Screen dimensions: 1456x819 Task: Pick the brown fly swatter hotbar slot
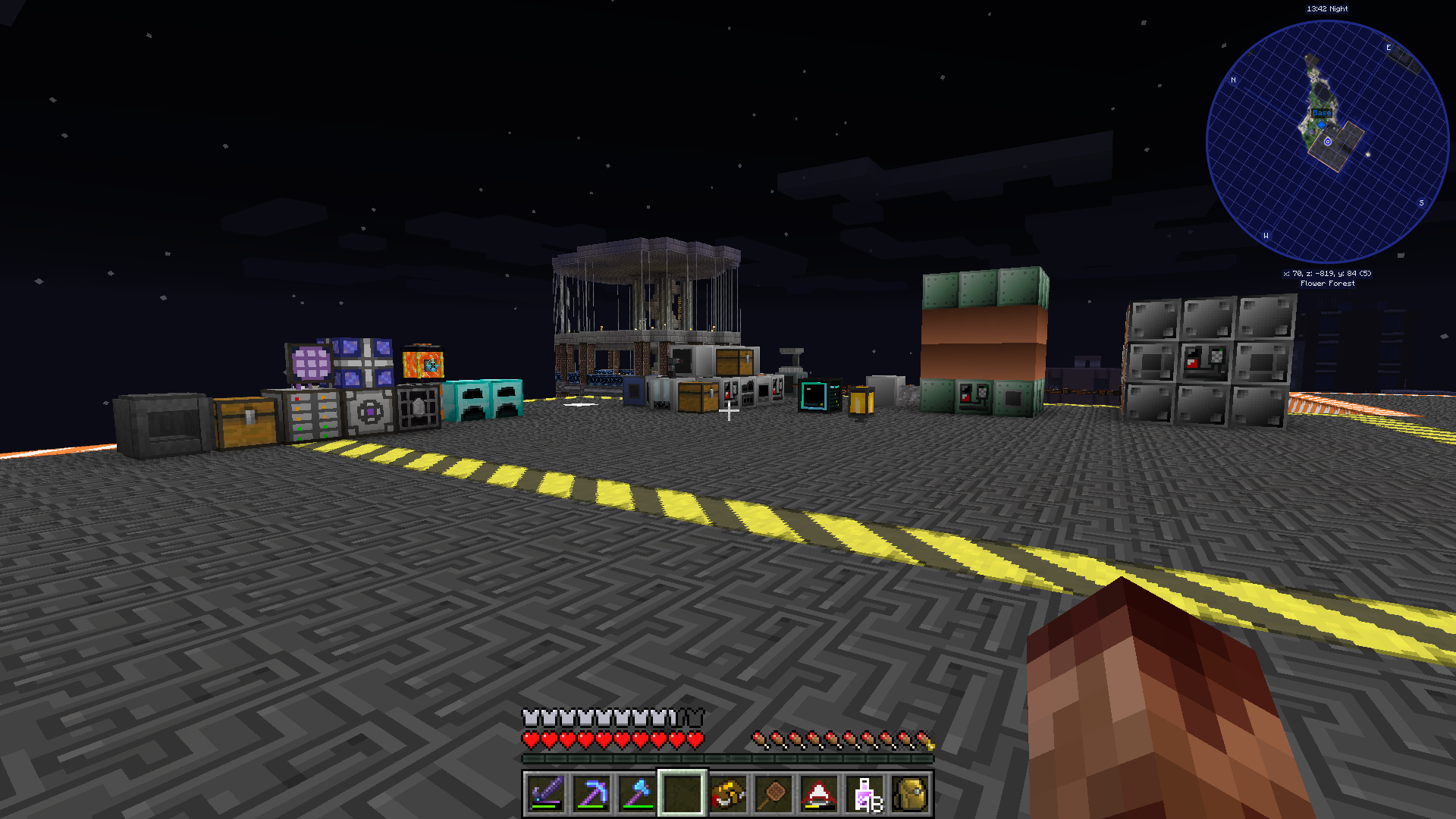[x=773, y=794]
